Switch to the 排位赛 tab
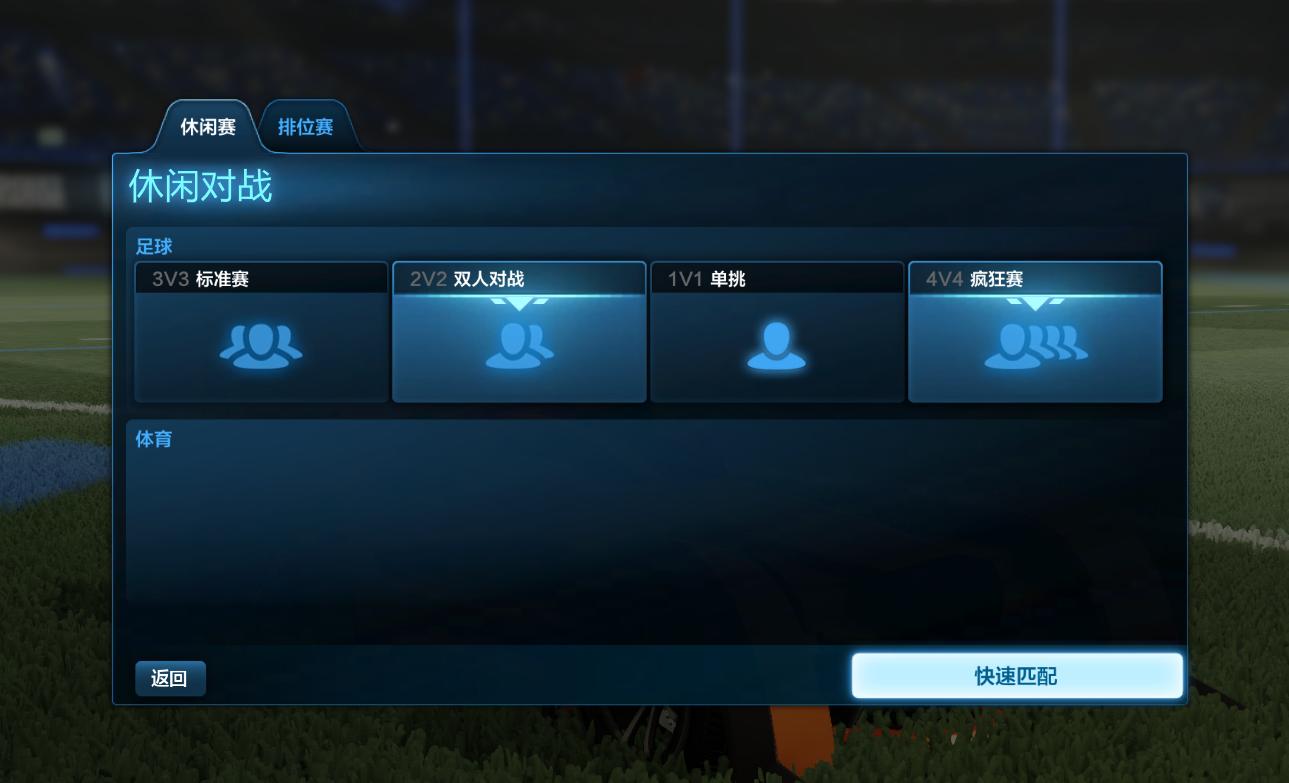Screen dimensions: 1289x783 tap(306, 125)
